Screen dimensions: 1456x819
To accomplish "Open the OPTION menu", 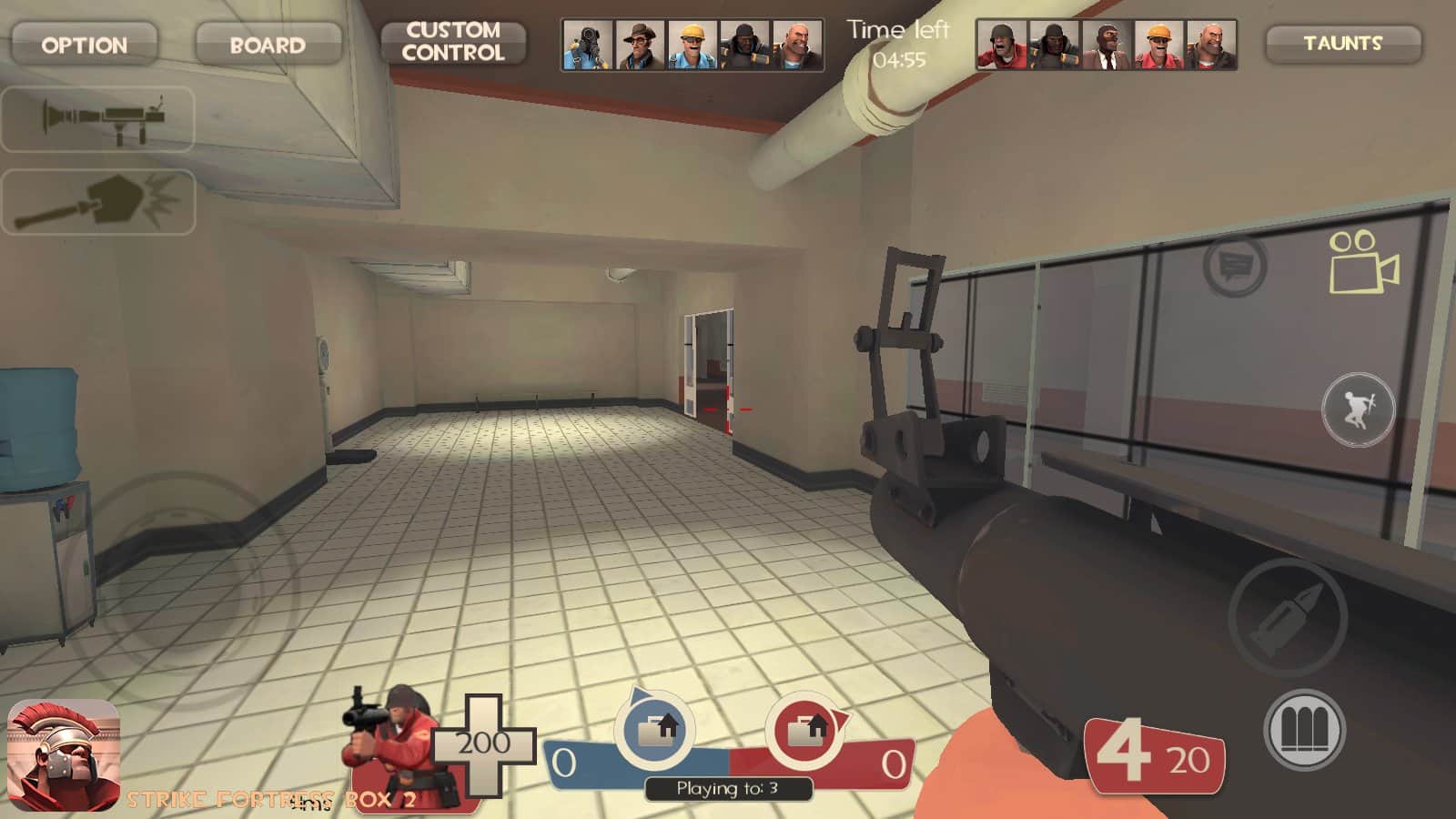I will point(85,44).
